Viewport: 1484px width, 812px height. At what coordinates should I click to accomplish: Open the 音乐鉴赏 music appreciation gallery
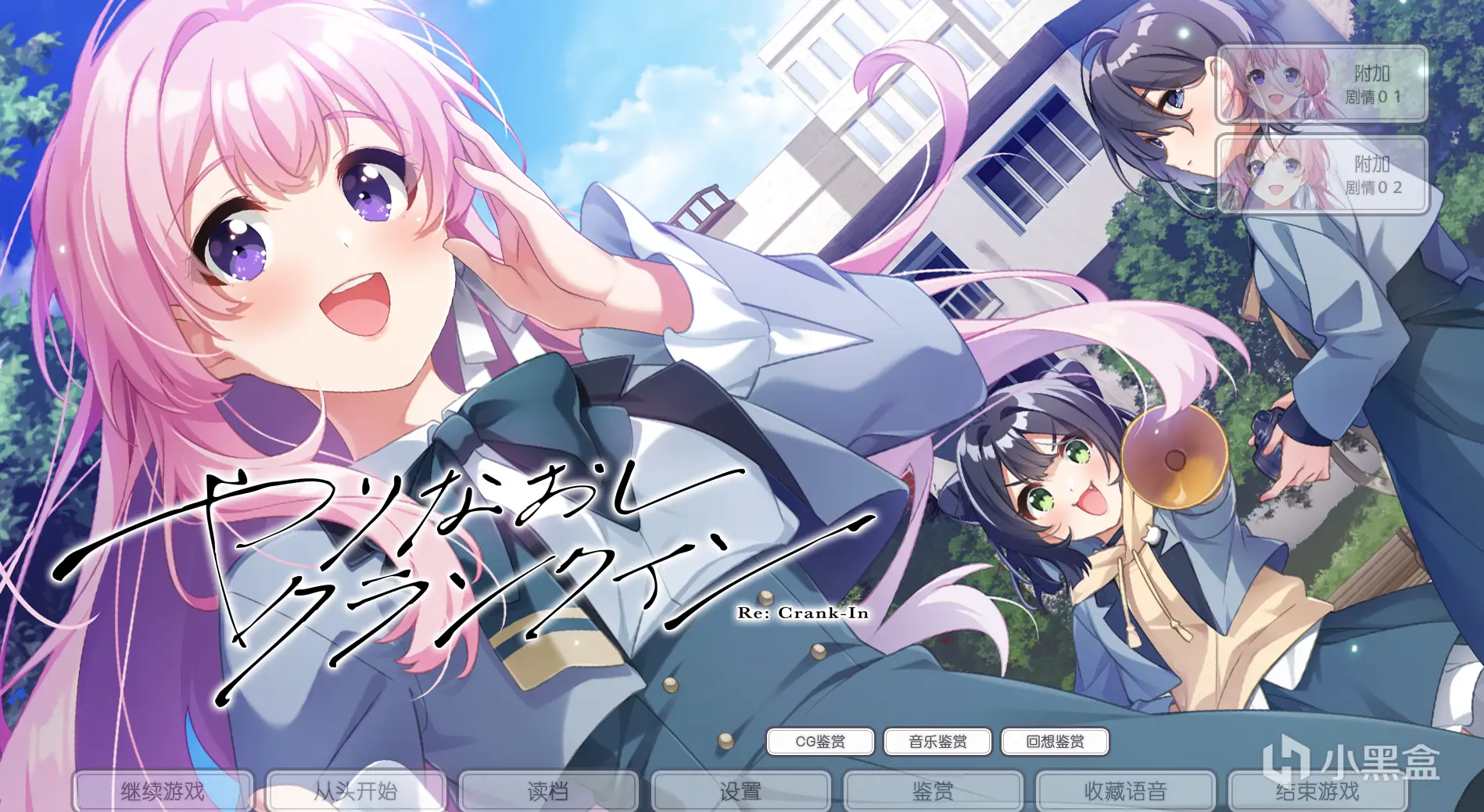pyautogui.click(x=937, y=741)
